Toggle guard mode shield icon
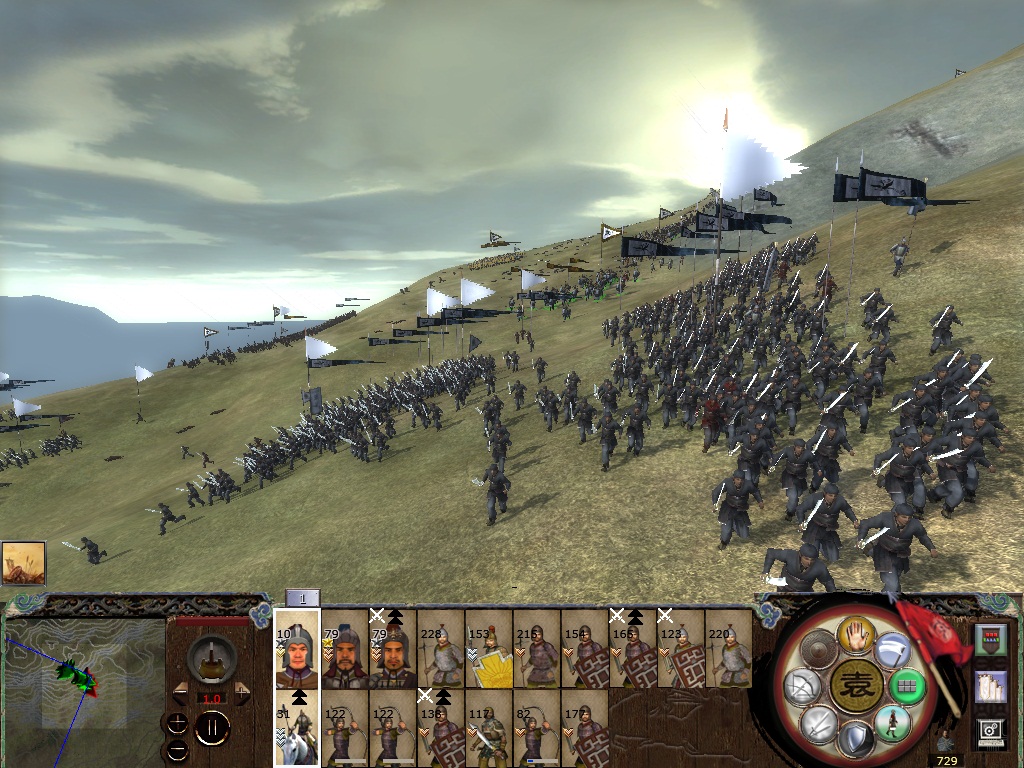Viewport: 1024px width, 768px height. pos(856,740)
